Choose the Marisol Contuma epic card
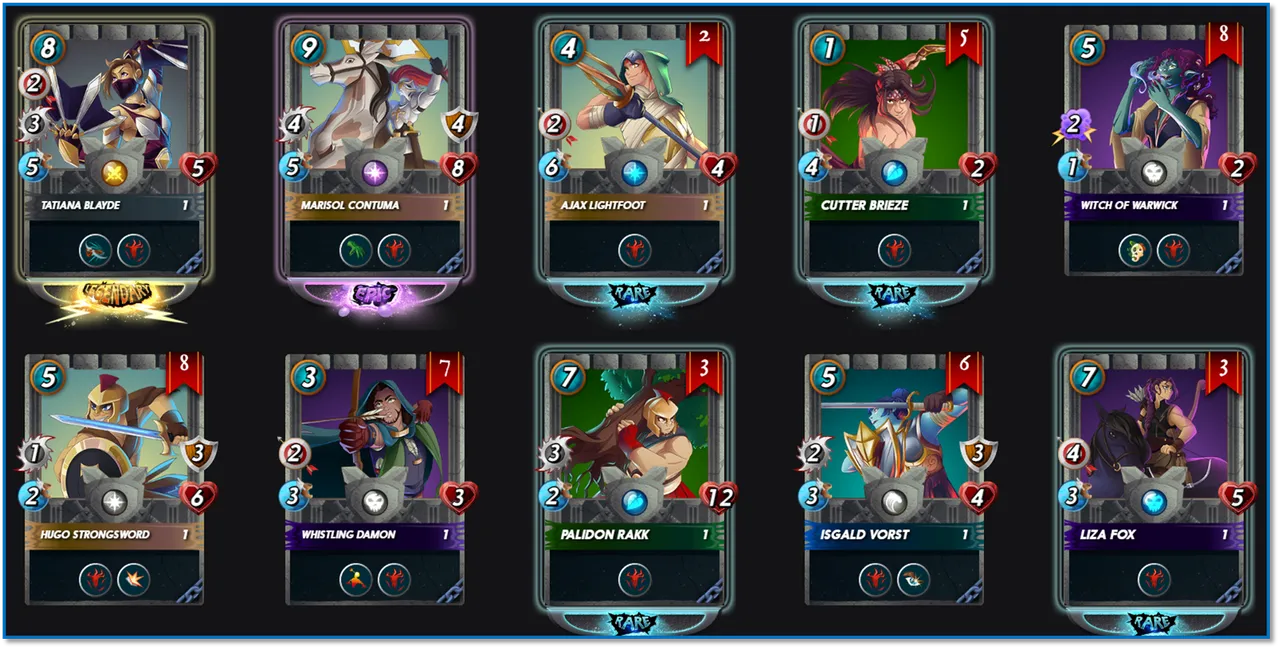1280x649 pixels. pyautogui.click(x=375, y=150)
